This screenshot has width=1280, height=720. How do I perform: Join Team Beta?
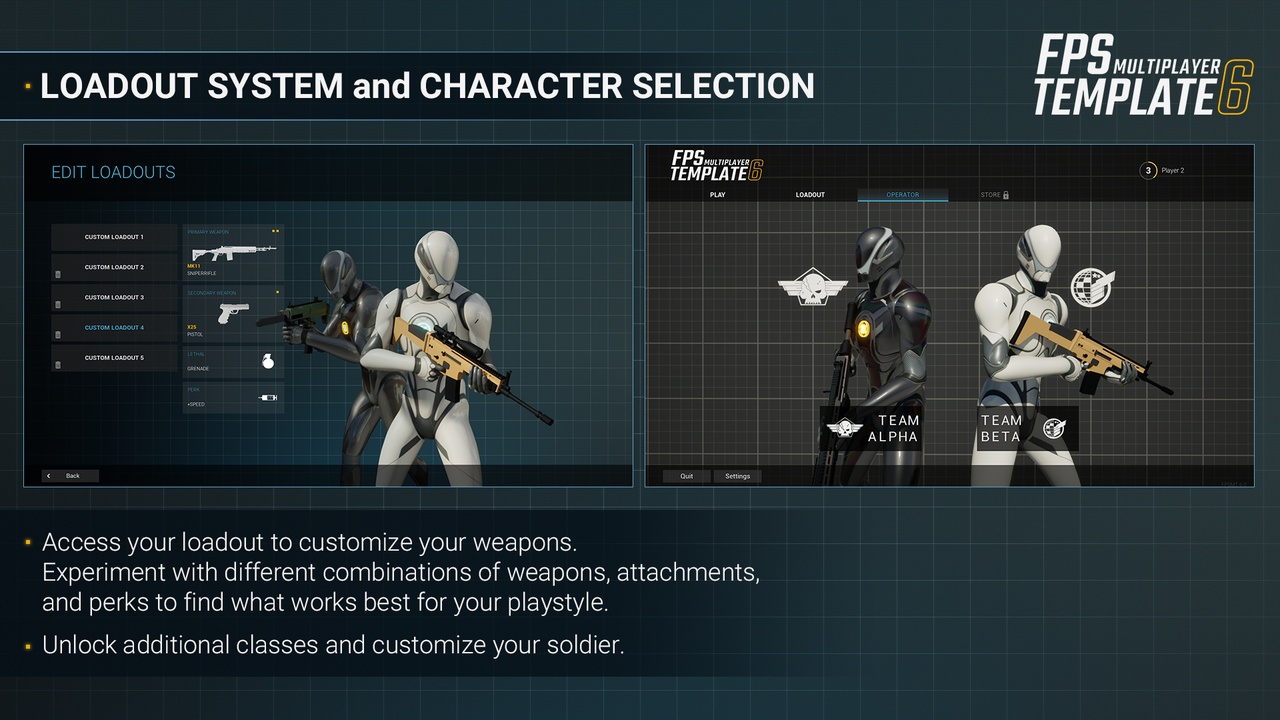(x=1025, y=428)
